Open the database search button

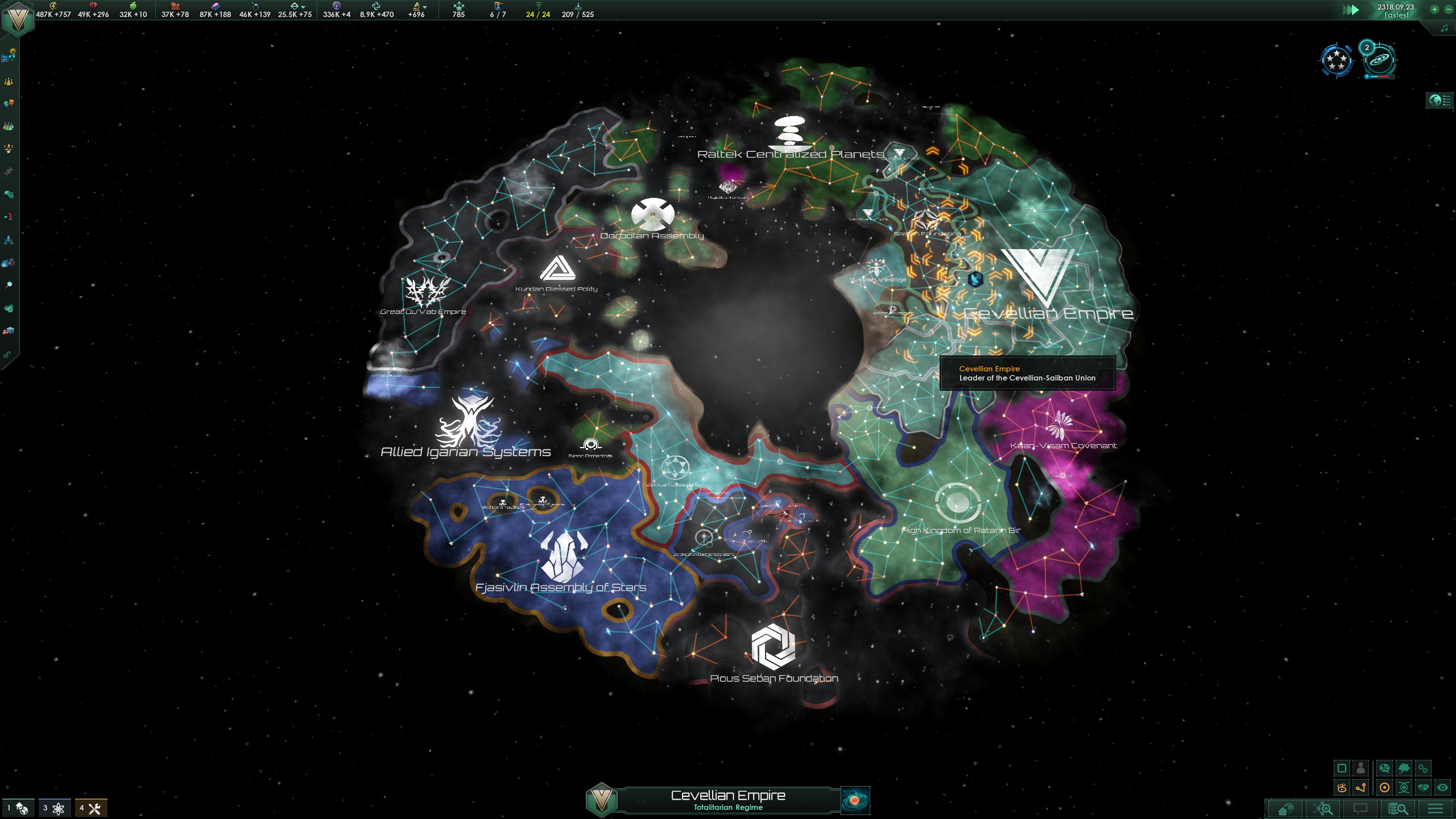1397,808
